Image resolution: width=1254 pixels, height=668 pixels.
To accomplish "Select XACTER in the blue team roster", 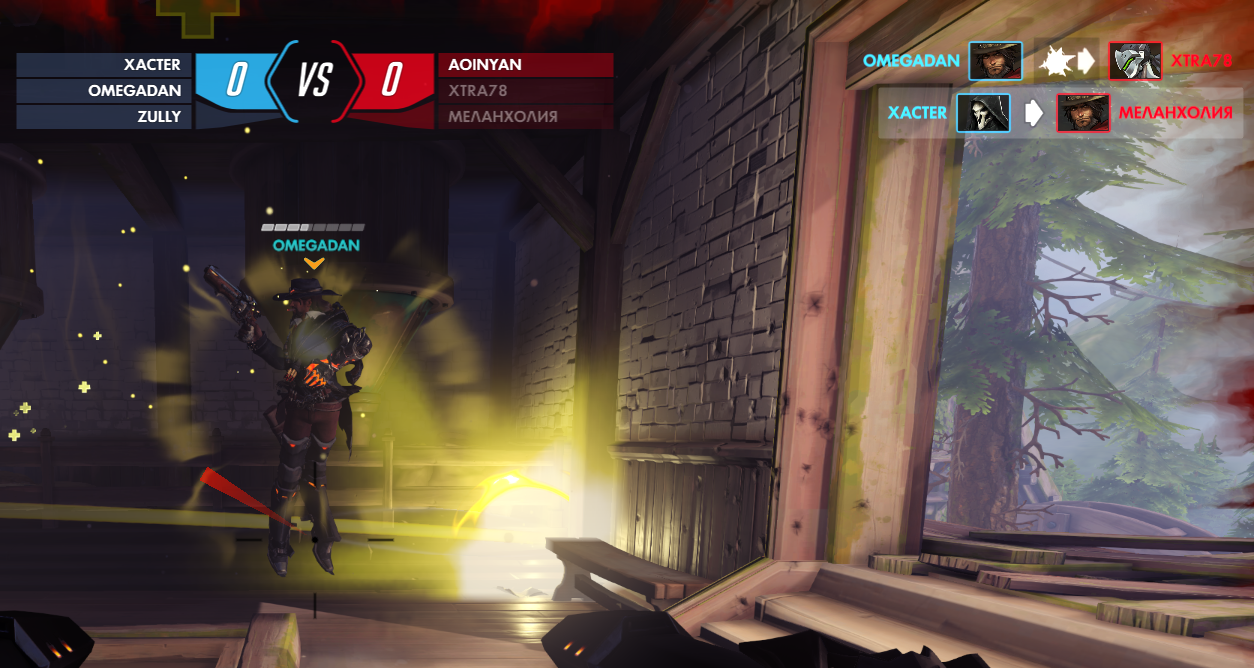I will point(104,65).
